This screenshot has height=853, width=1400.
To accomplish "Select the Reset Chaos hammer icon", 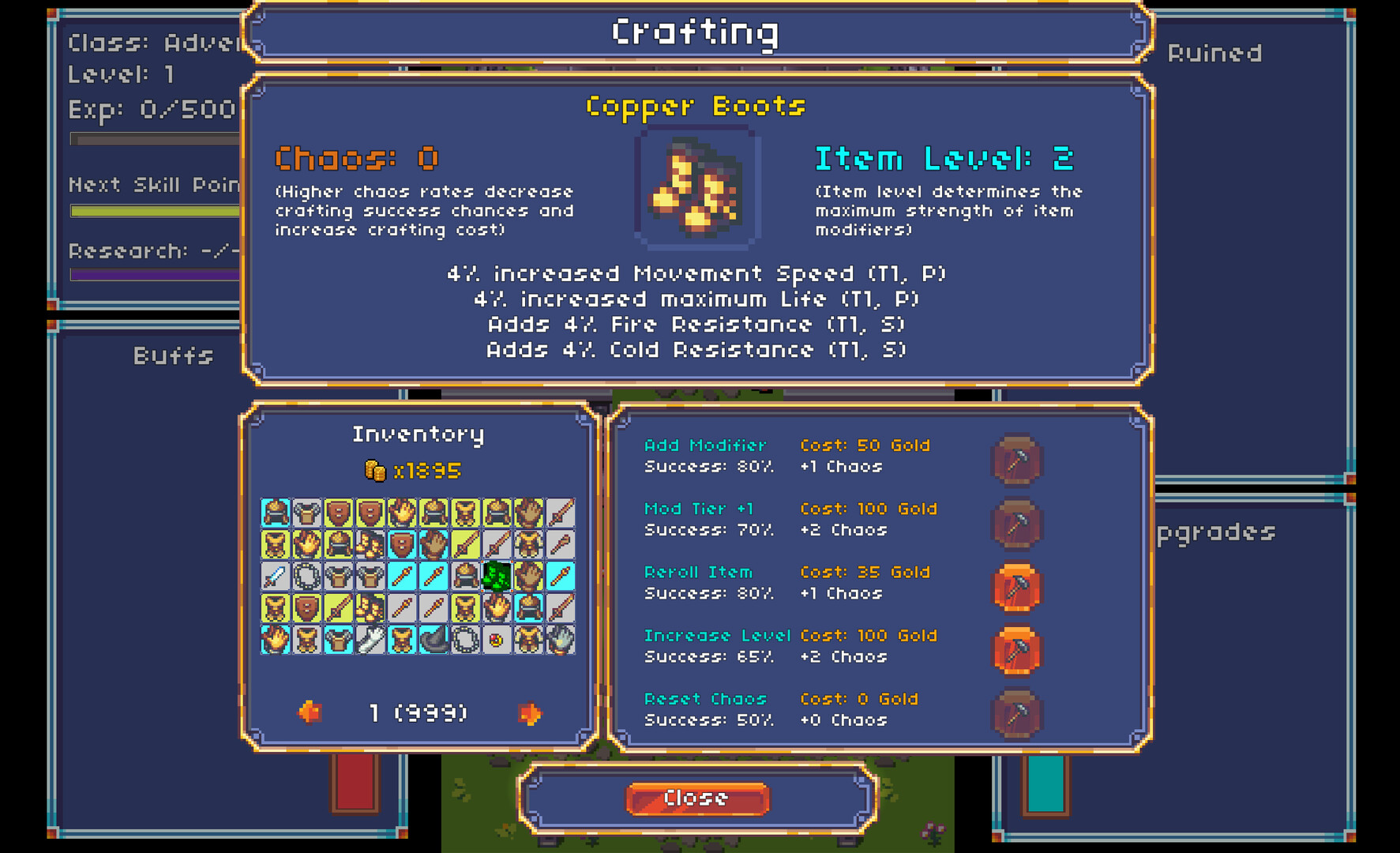I will click(1017, 713).
